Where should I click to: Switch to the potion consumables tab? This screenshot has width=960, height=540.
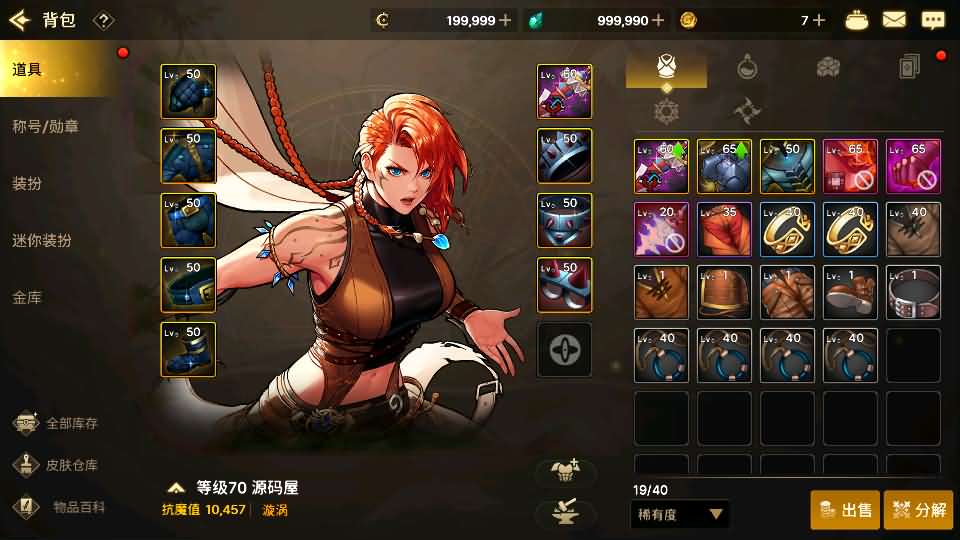[x=747, y=67]
